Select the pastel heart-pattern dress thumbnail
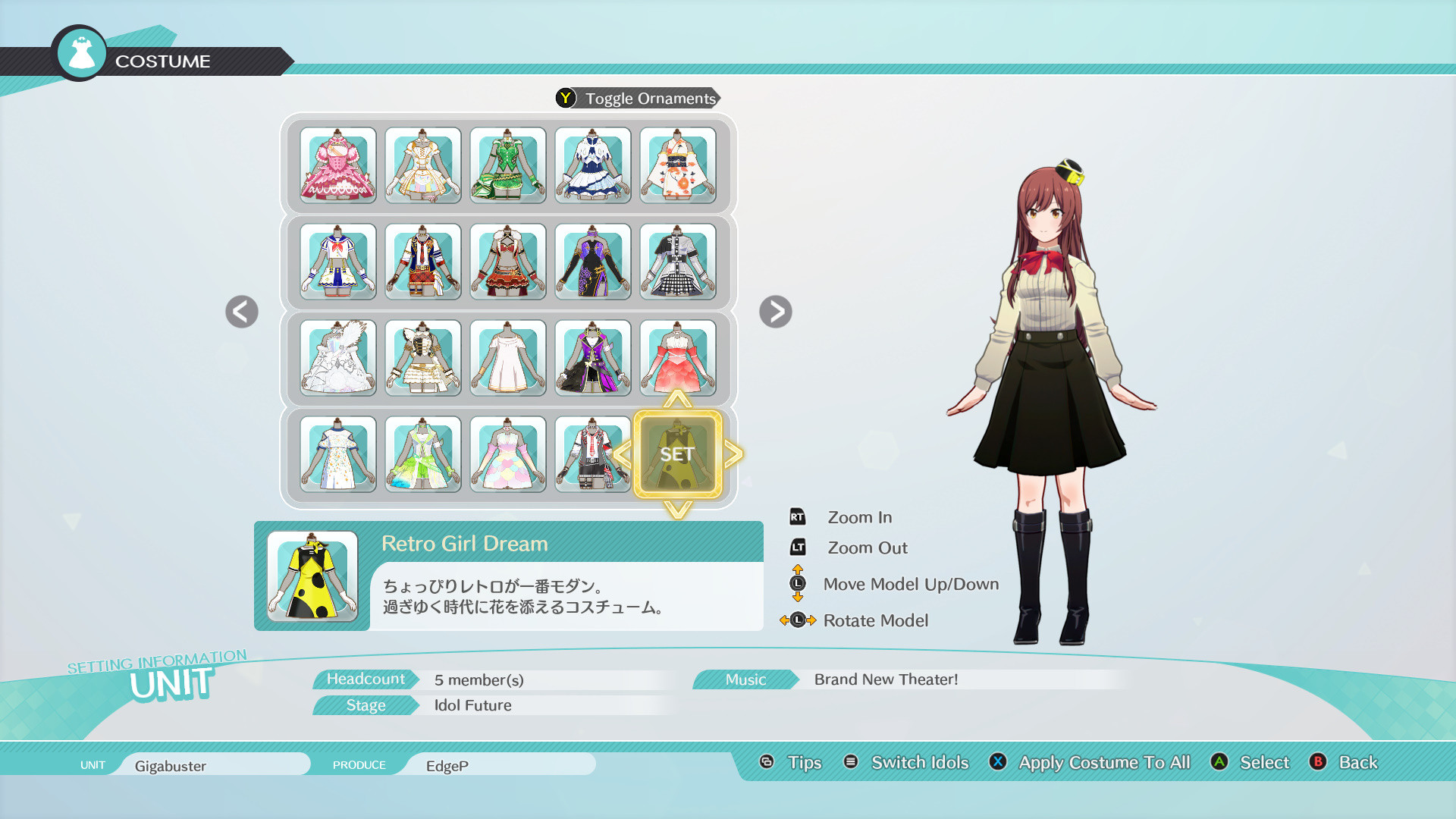Screen dimensions: 1456x819 coord(508,453)
